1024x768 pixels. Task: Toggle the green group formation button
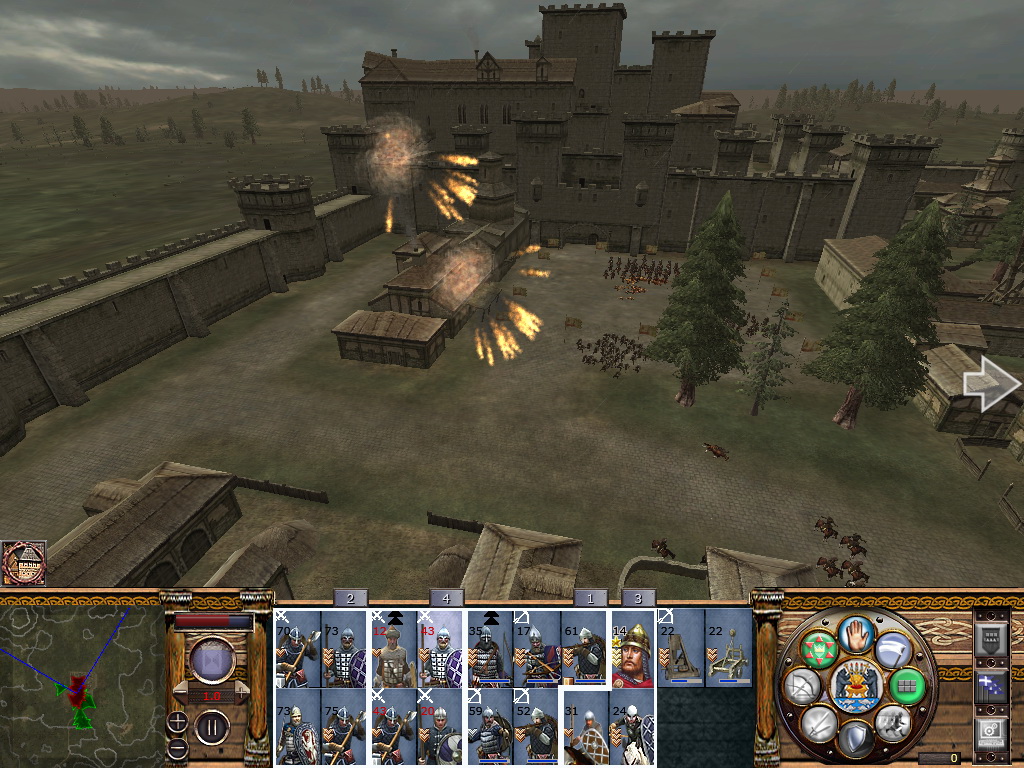(x=908, y=685)
